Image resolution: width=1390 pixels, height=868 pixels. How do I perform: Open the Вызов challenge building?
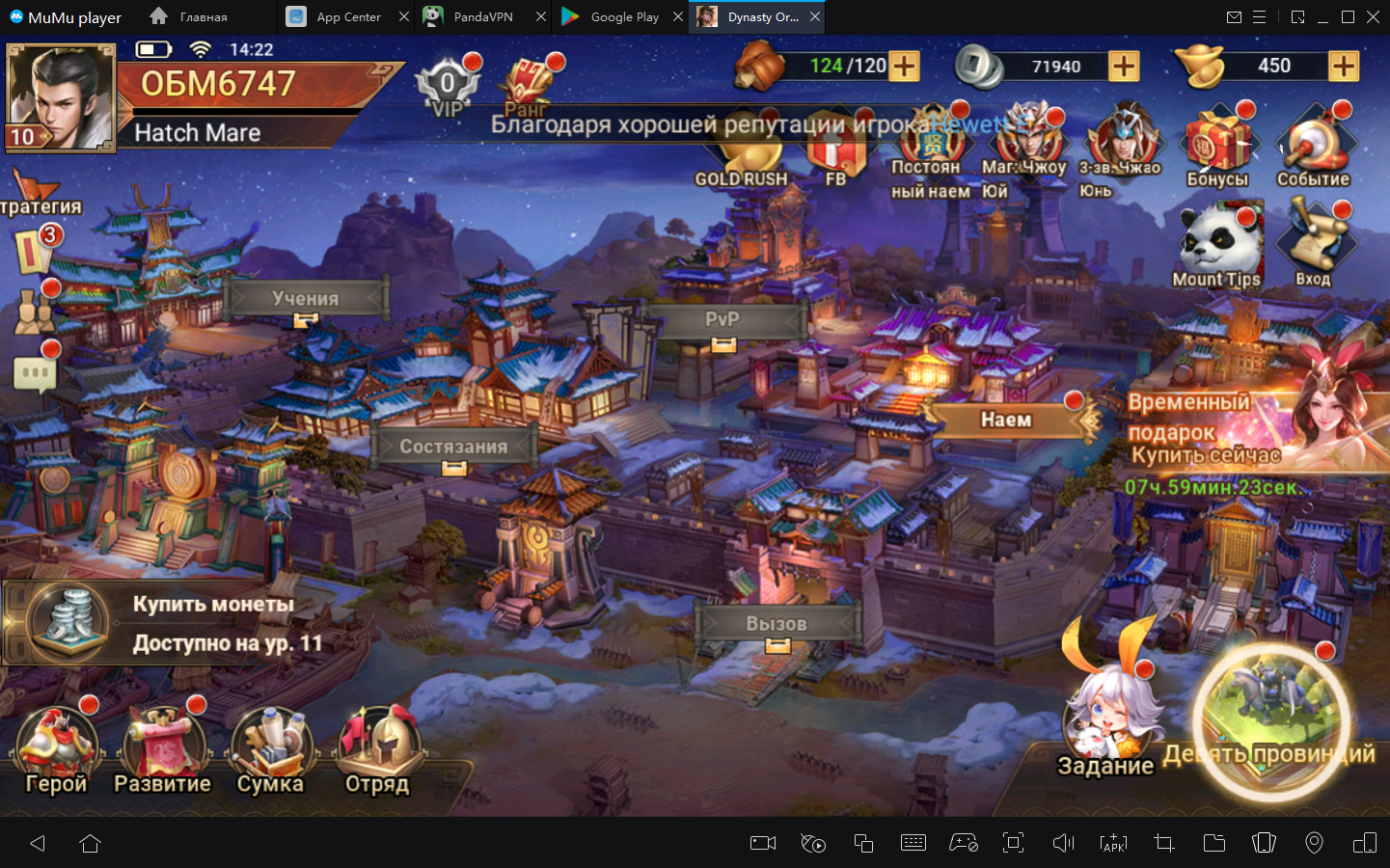777,624
